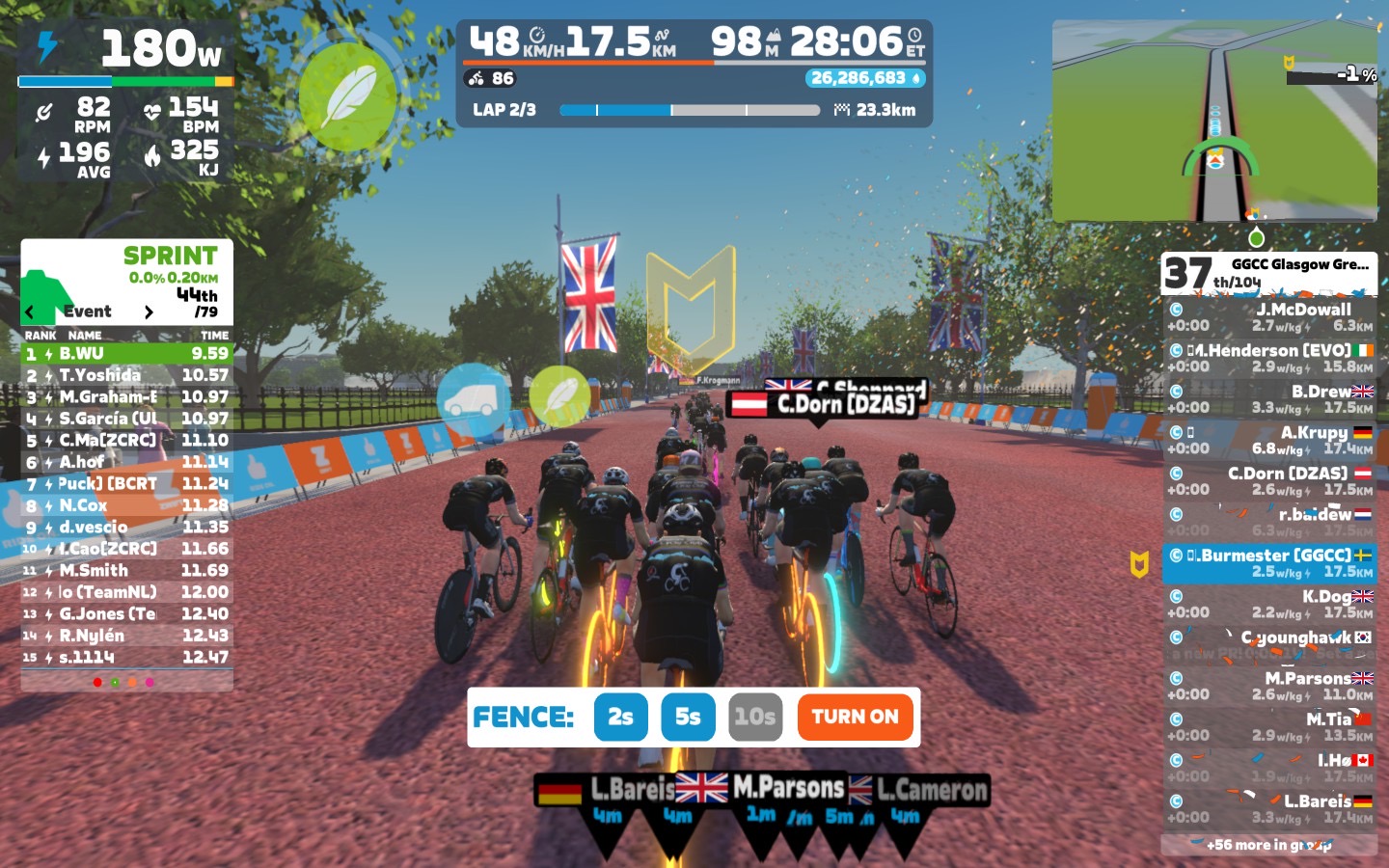1389x868 pixels.
Task: Open the GGCC Glasgow event header
Action: click(x=1268, y=273)
